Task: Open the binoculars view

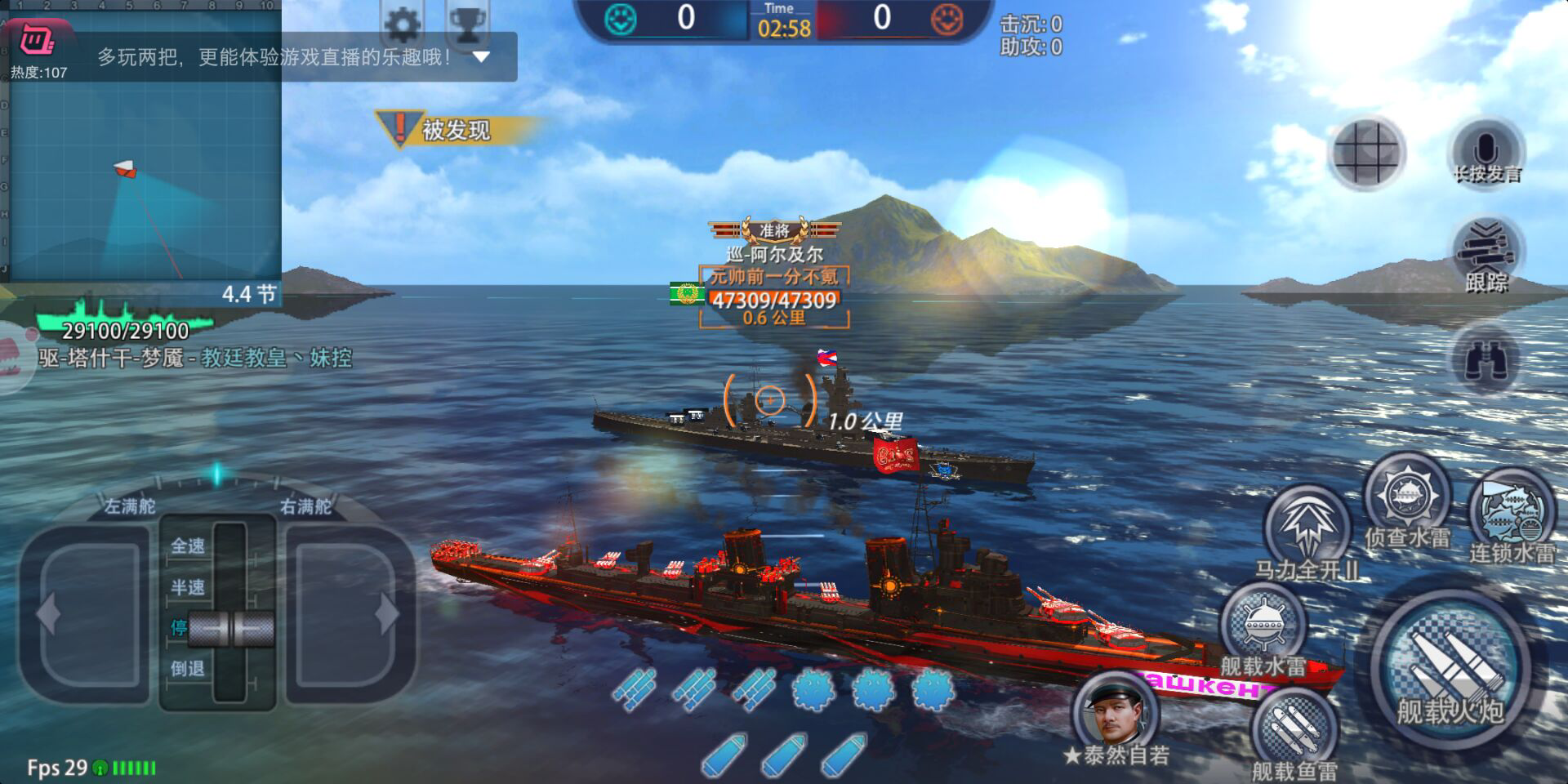Action: [1486, 361]
